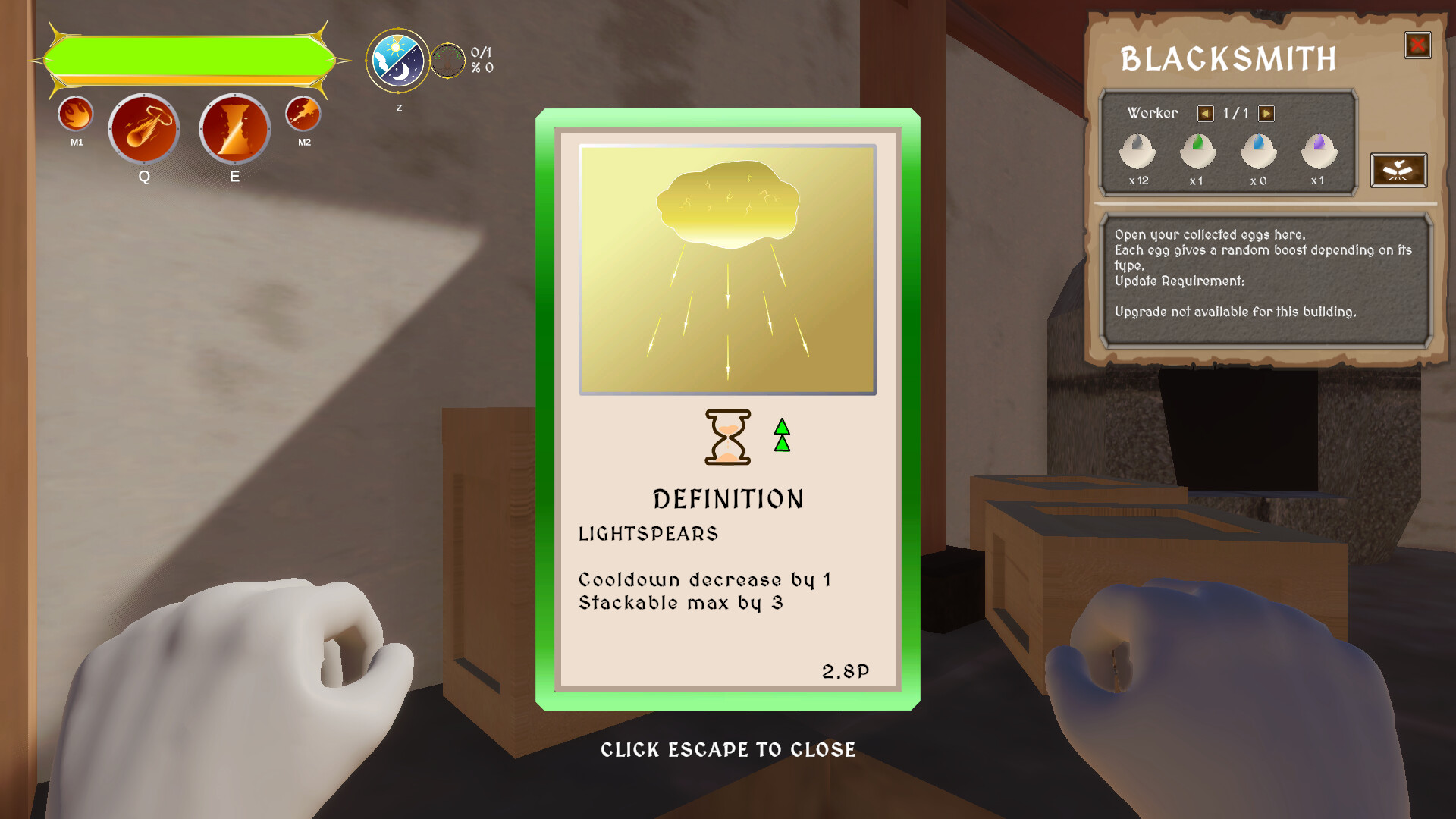The image size is (1456, 819).
Task: Click the 2.8P value on the card
Action: (847, 670)
